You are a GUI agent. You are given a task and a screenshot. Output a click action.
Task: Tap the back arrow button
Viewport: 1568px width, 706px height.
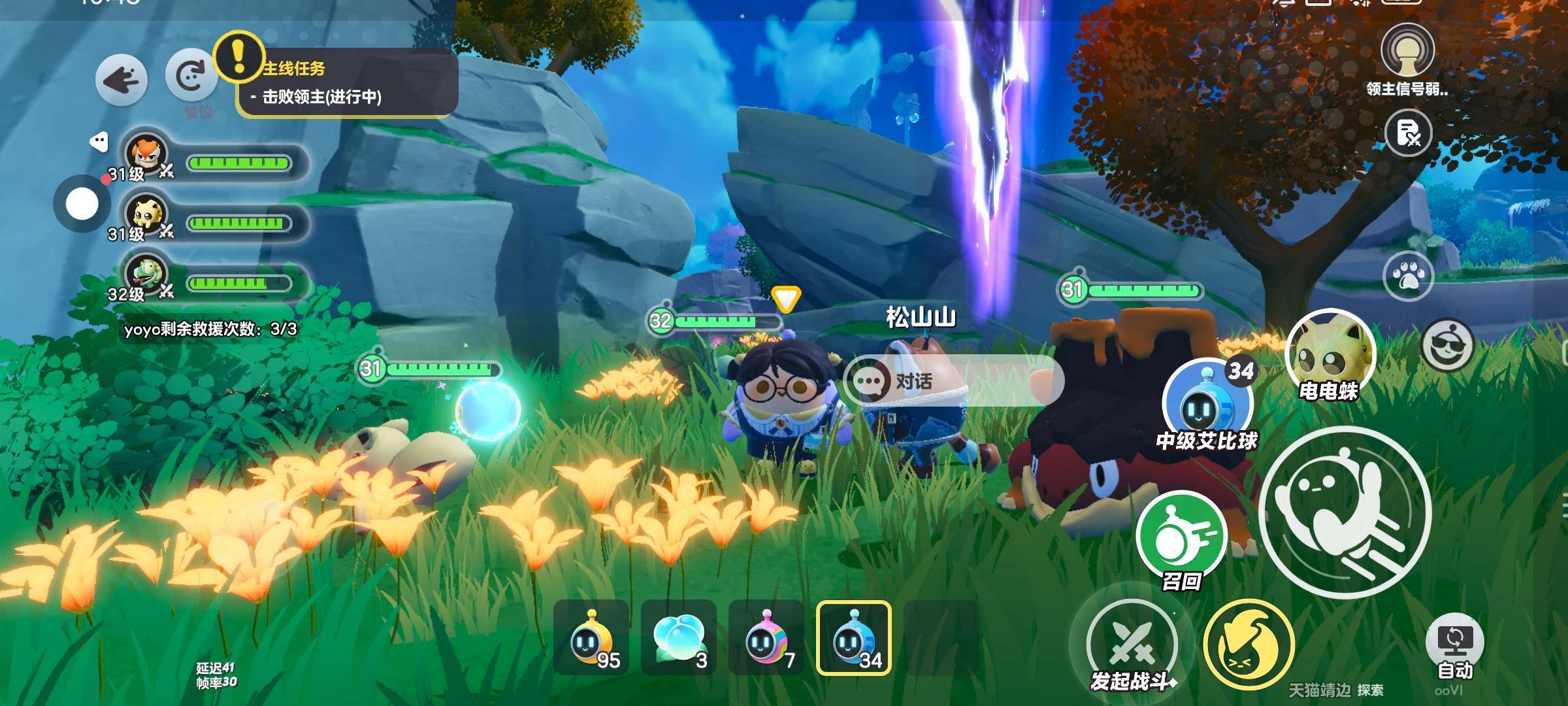pos(122,79)
